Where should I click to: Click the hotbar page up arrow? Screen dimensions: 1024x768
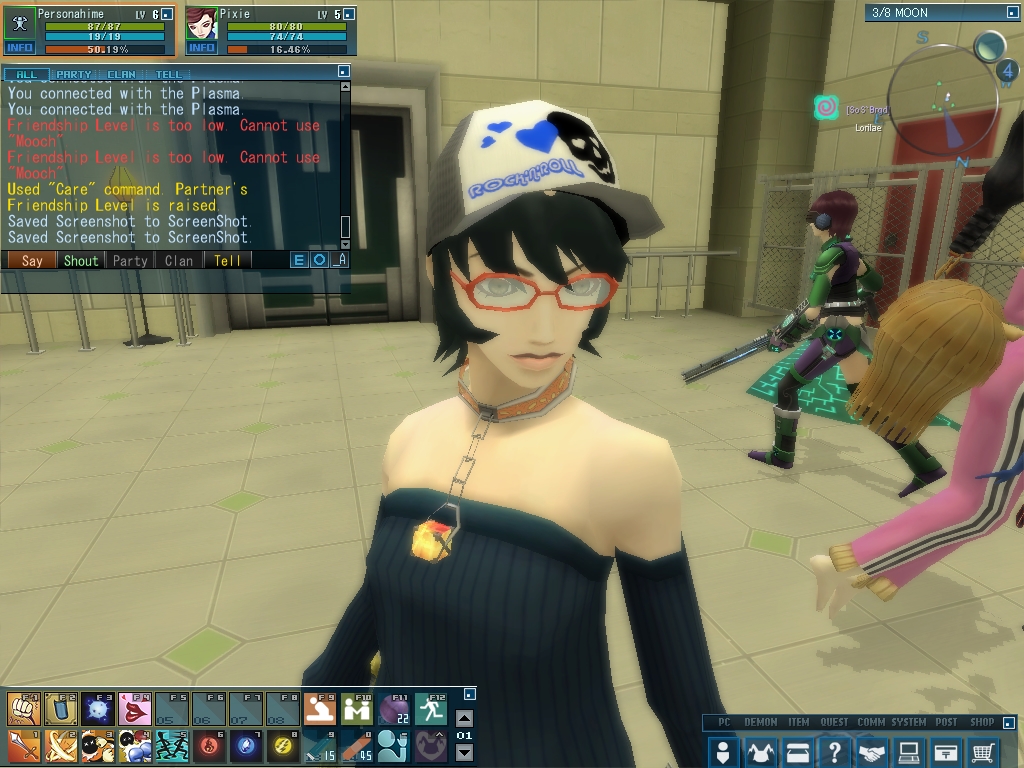(464, 718)
